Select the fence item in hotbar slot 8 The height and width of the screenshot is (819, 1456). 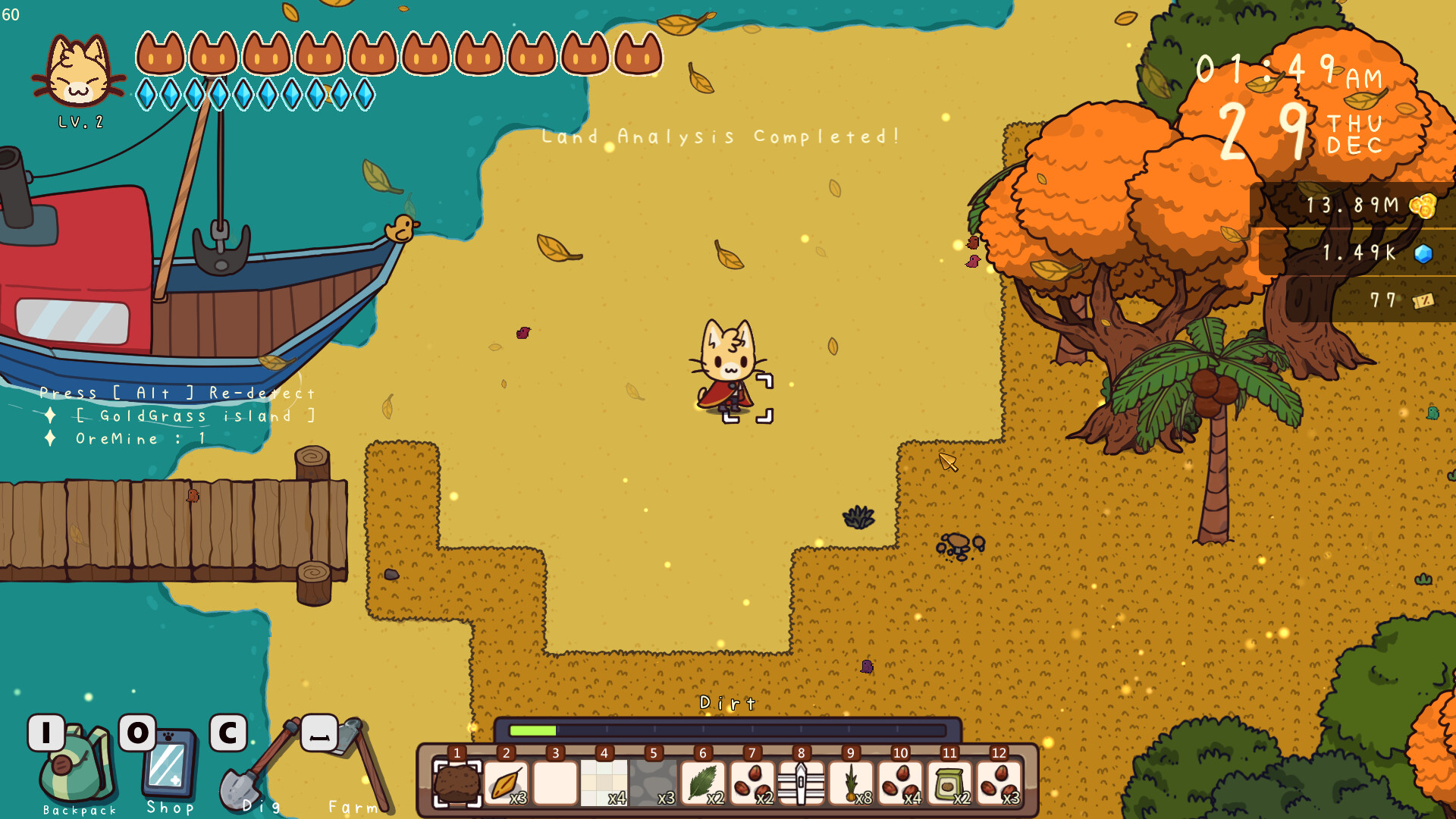coord(801,782)
